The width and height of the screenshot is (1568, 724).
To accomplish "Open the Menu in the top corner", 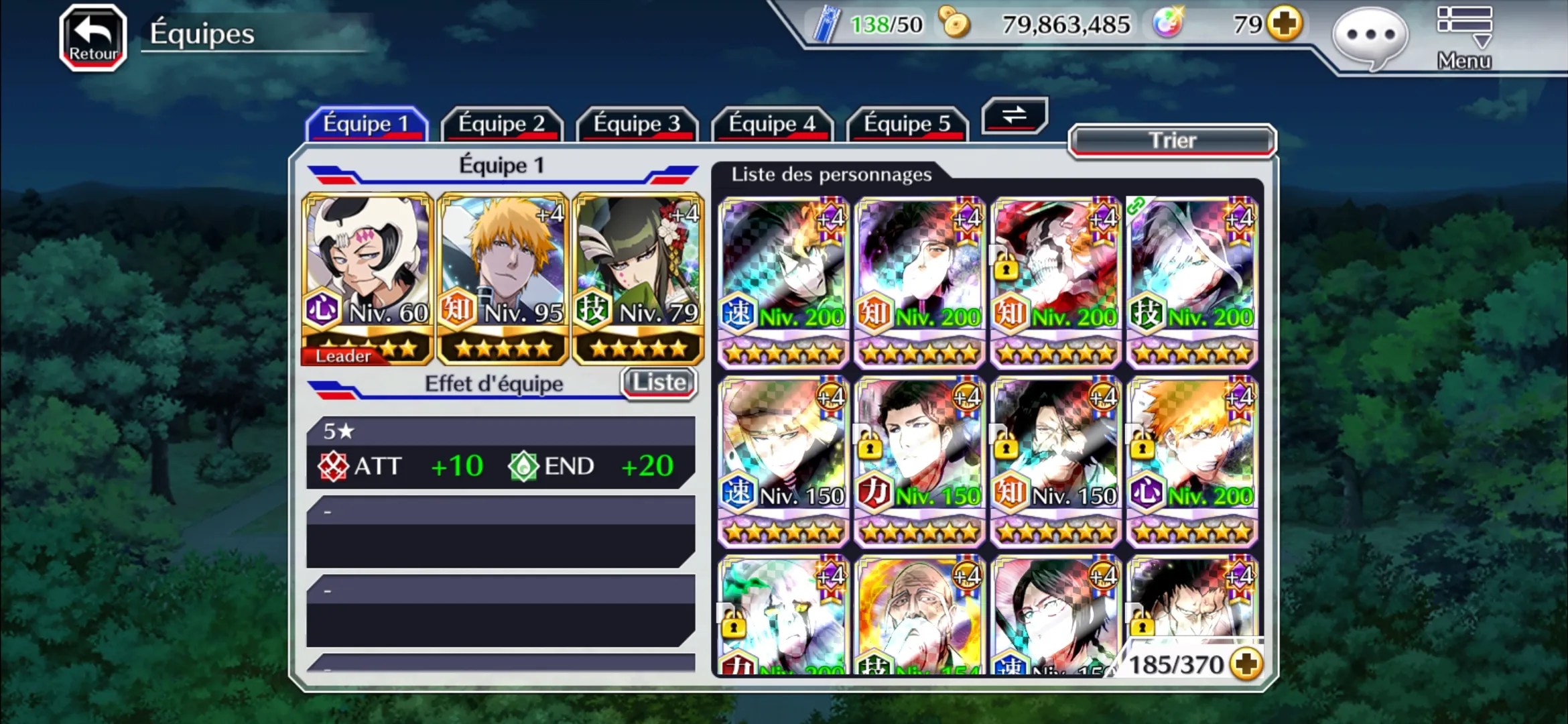I will (x=1464, y=38).
